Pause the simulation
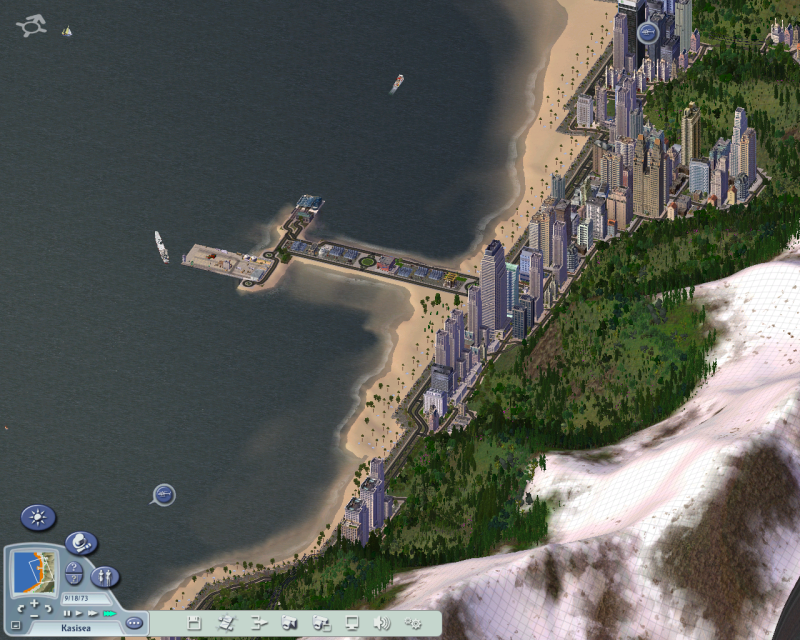Image resolution: width=800 pixels, height=640 pixels. 68,613
